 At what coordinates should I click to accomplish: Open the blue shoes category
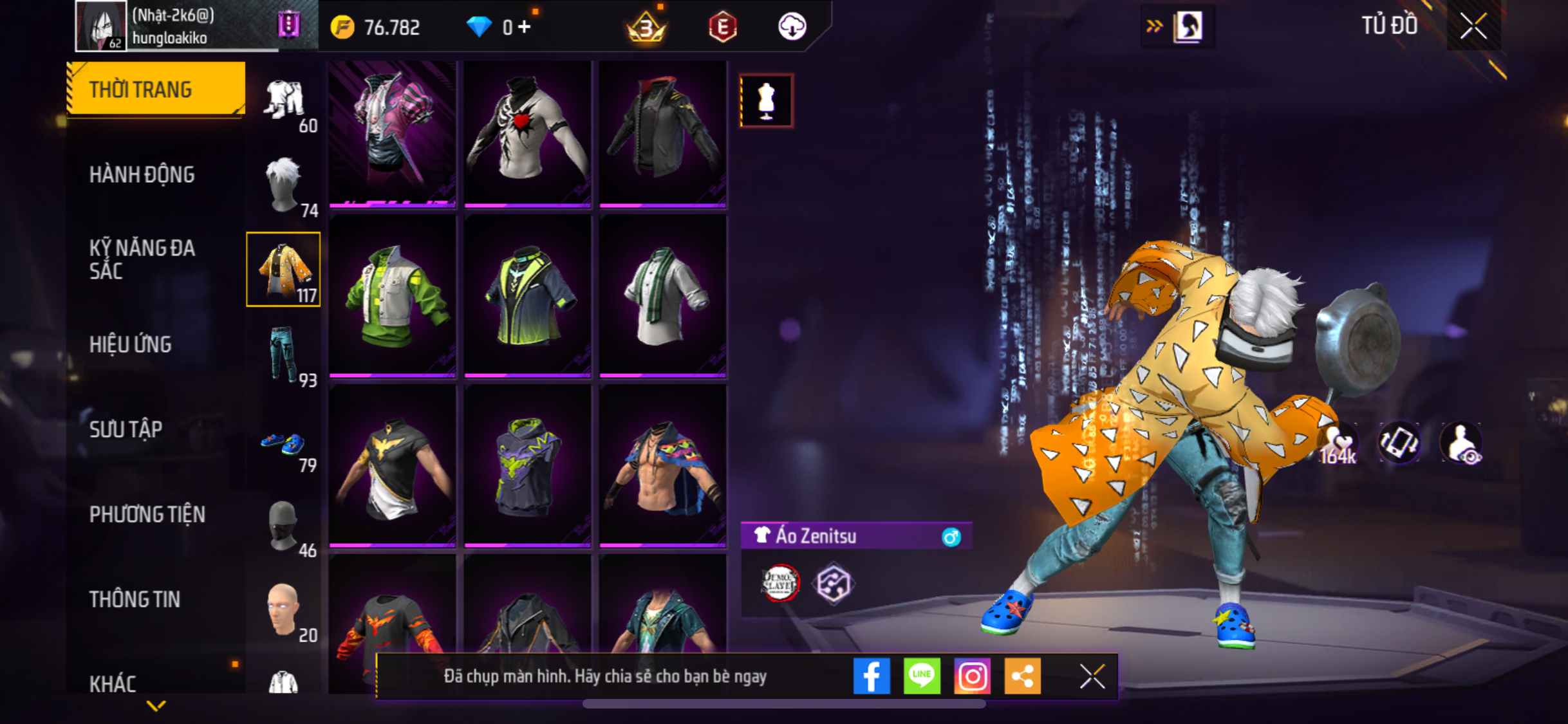click(283, 443)
